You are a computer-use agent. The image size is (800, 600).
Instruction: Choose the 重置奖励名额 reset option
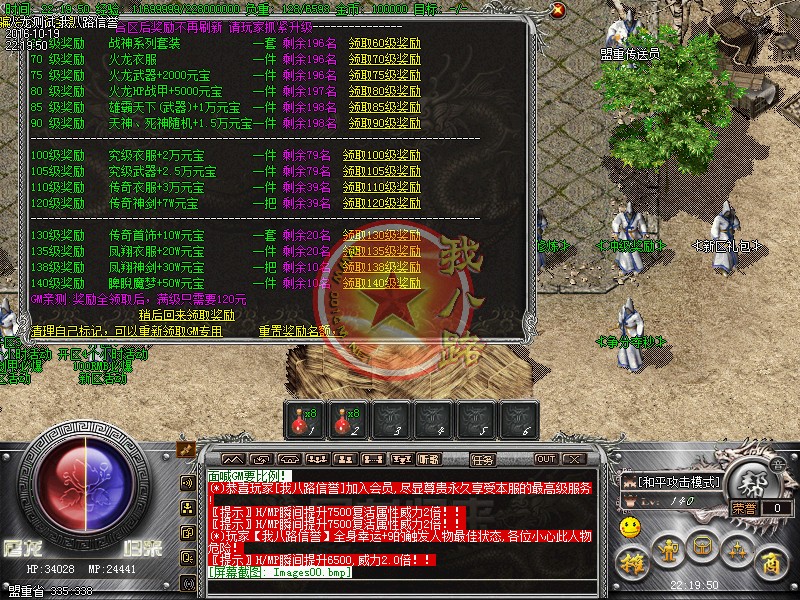point(295,331)
